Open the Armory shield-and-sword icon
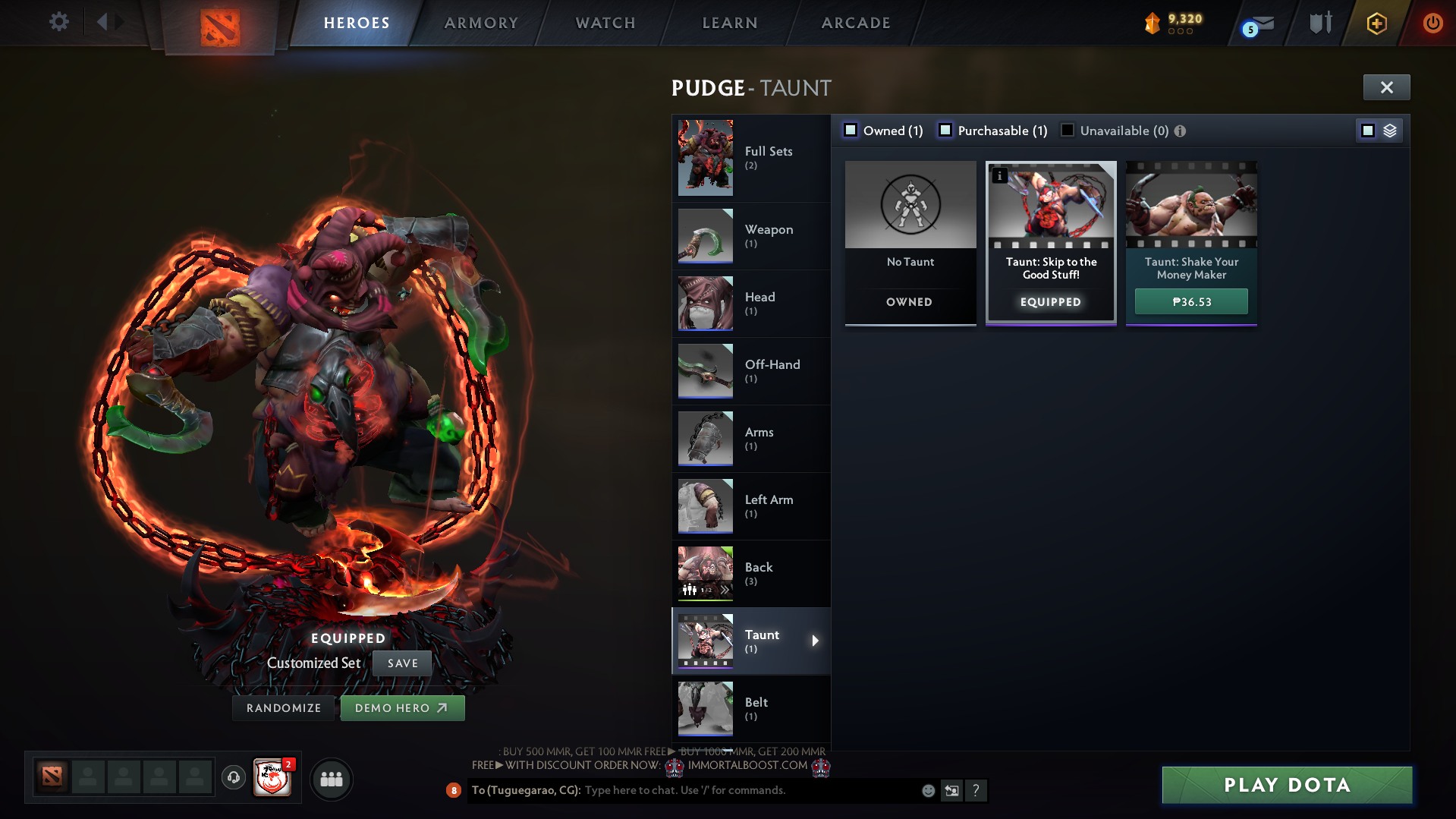 (x=1320, y=23)
